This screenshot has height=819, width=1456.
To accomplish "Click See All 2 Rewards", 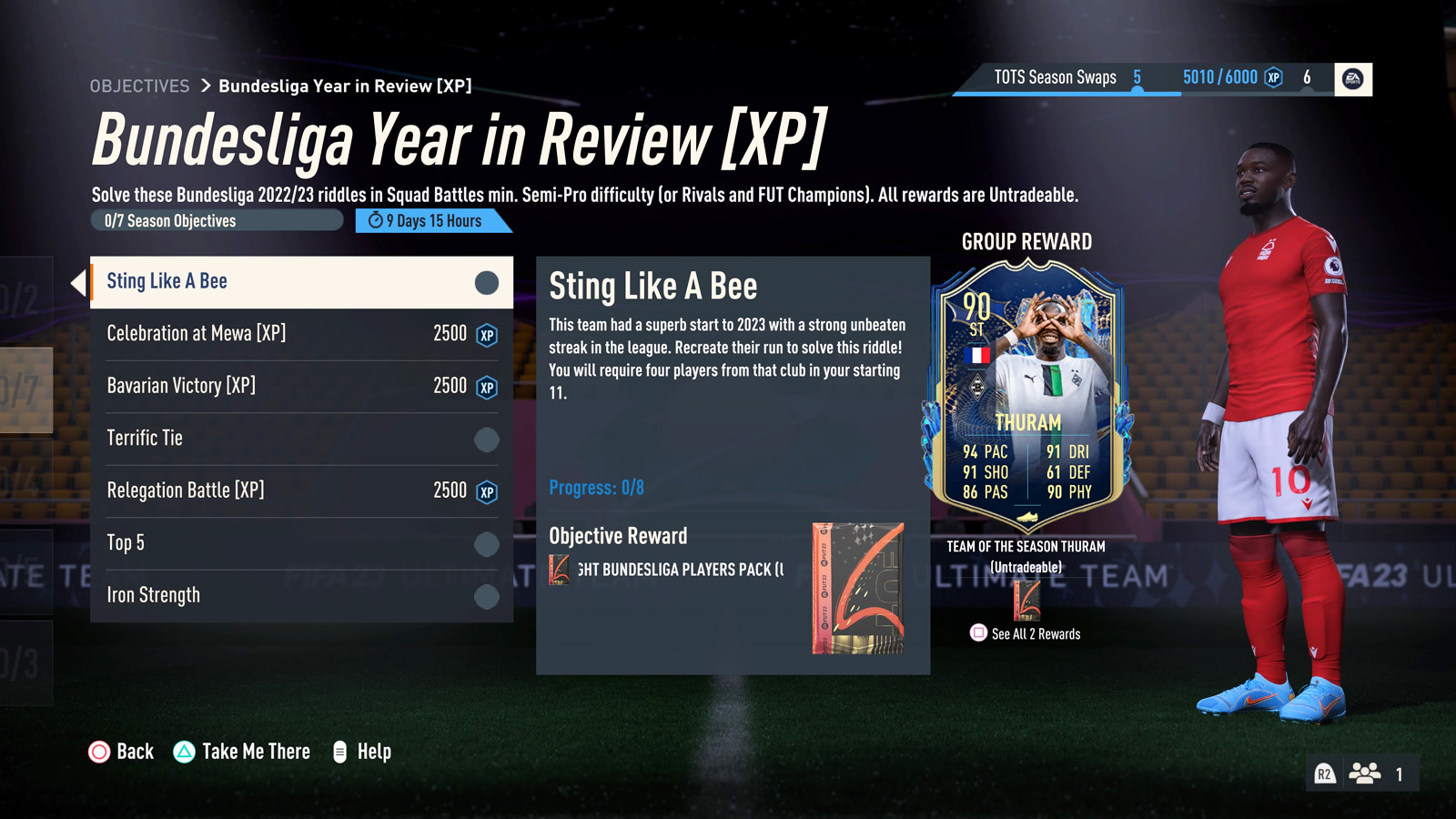I will coord(1035,634).
